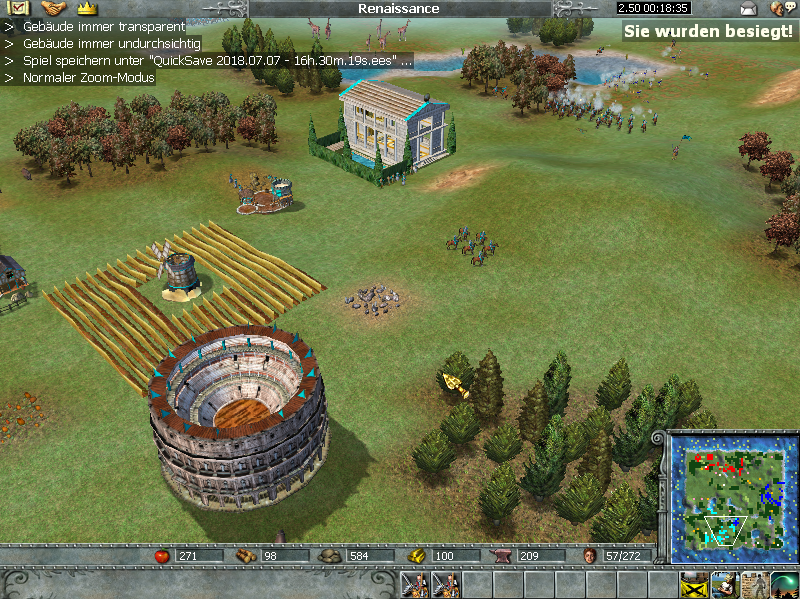Click the yellow crossed-flag button
The width and height of the screenshot is (800, 599).
coord(693,584)
